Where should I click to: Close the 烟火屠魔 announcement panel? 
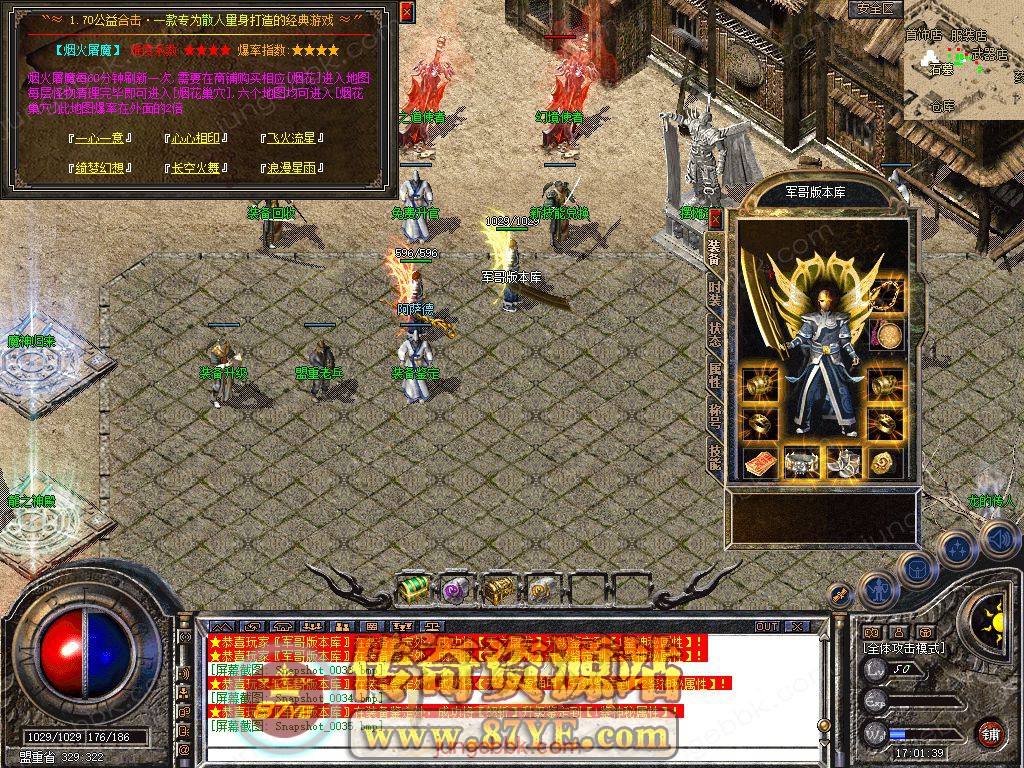click(x=406, y=12)
